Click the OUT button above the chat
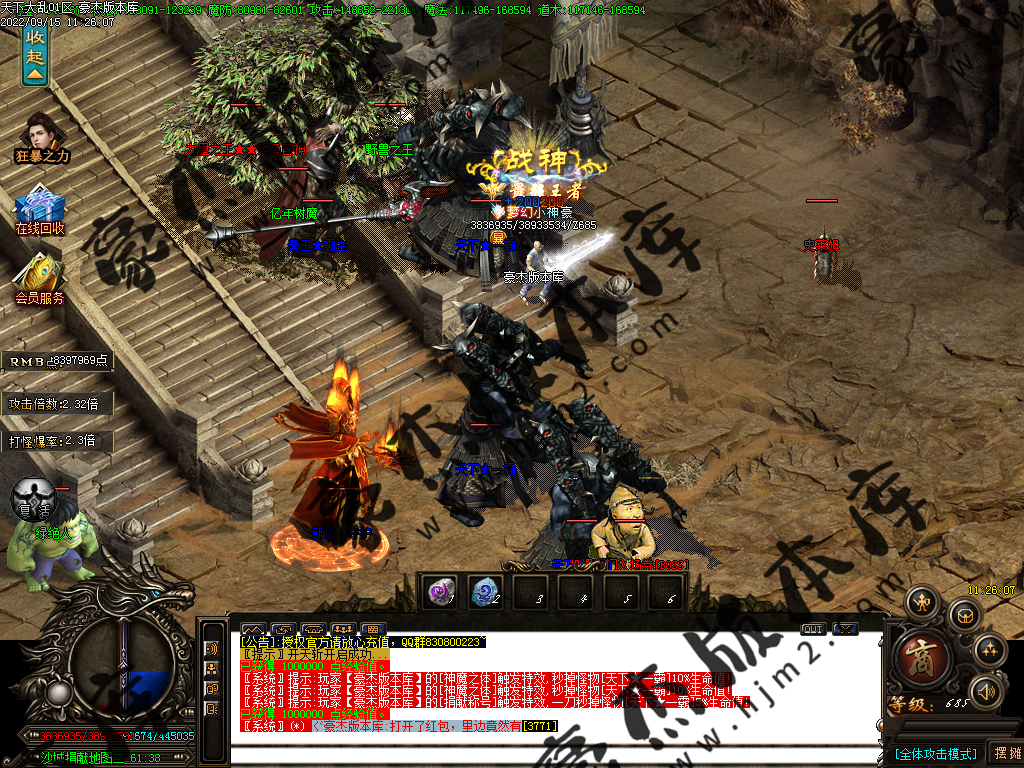This screenshot has width=1024, height=768. coord(813,629)
